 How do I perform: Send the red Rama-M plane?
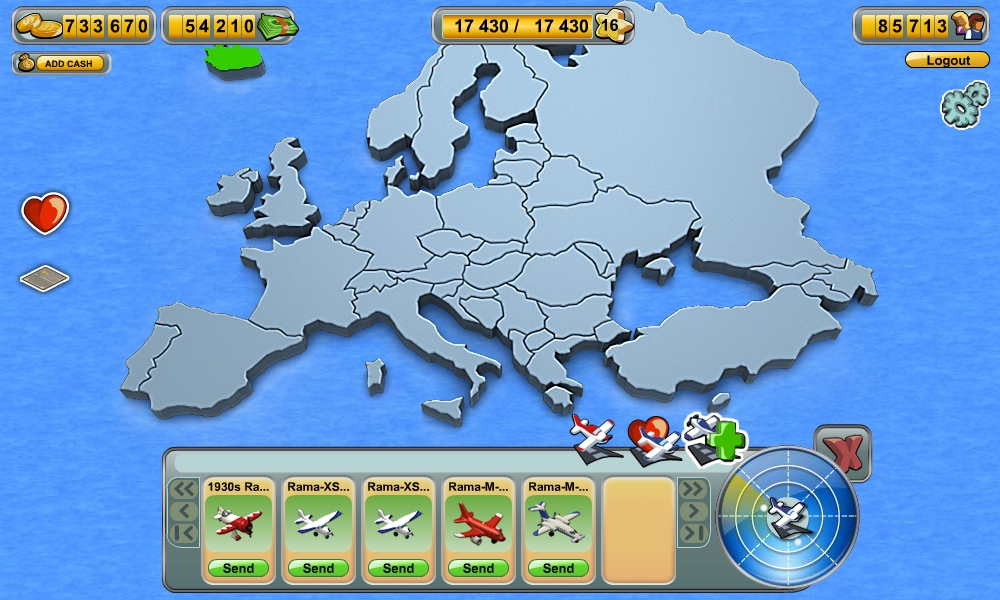coord(478,568)
